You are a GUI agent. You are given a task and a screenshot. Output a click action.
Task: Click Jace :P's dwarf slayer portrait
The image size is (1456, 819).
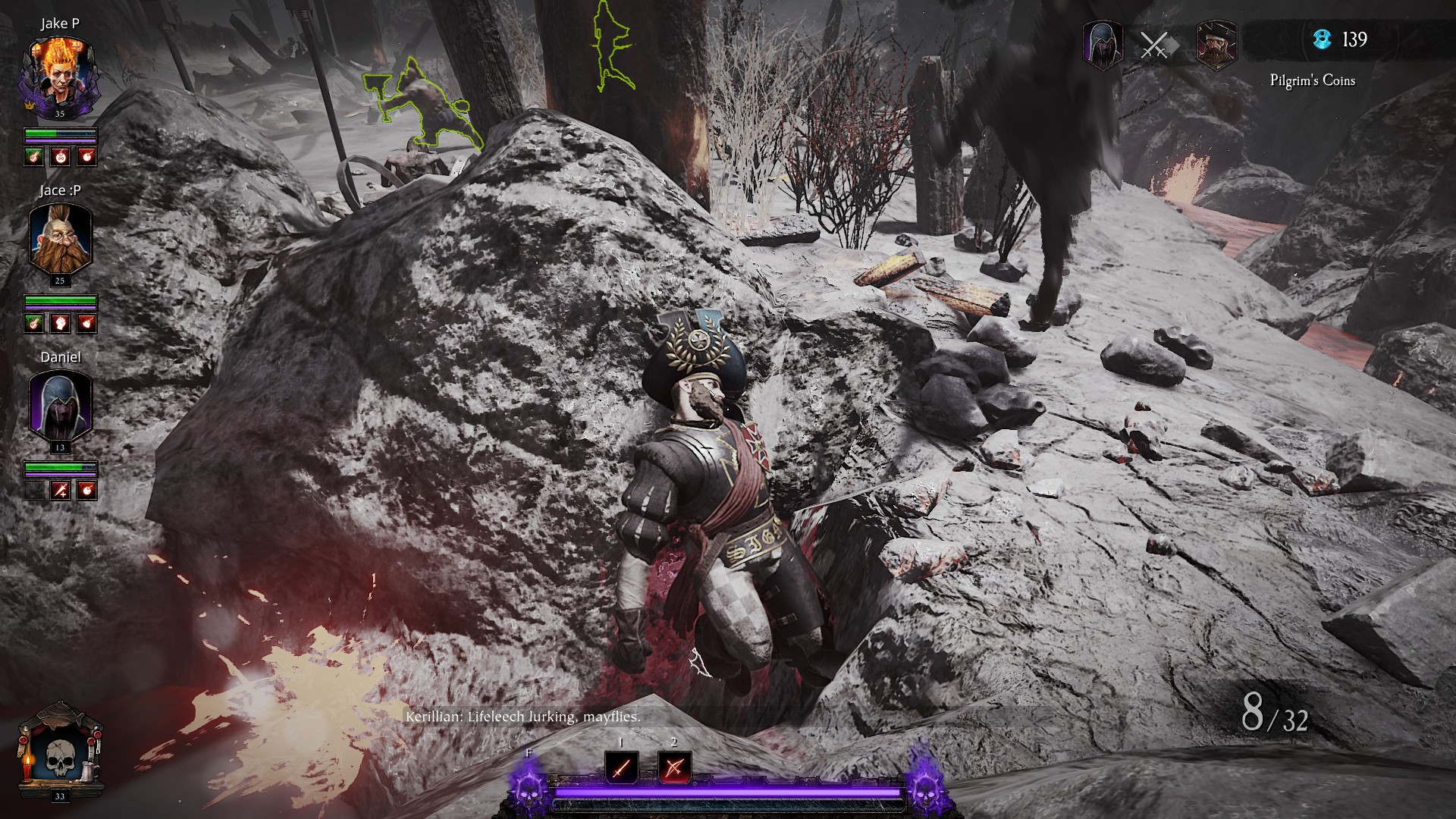(60, 240)
